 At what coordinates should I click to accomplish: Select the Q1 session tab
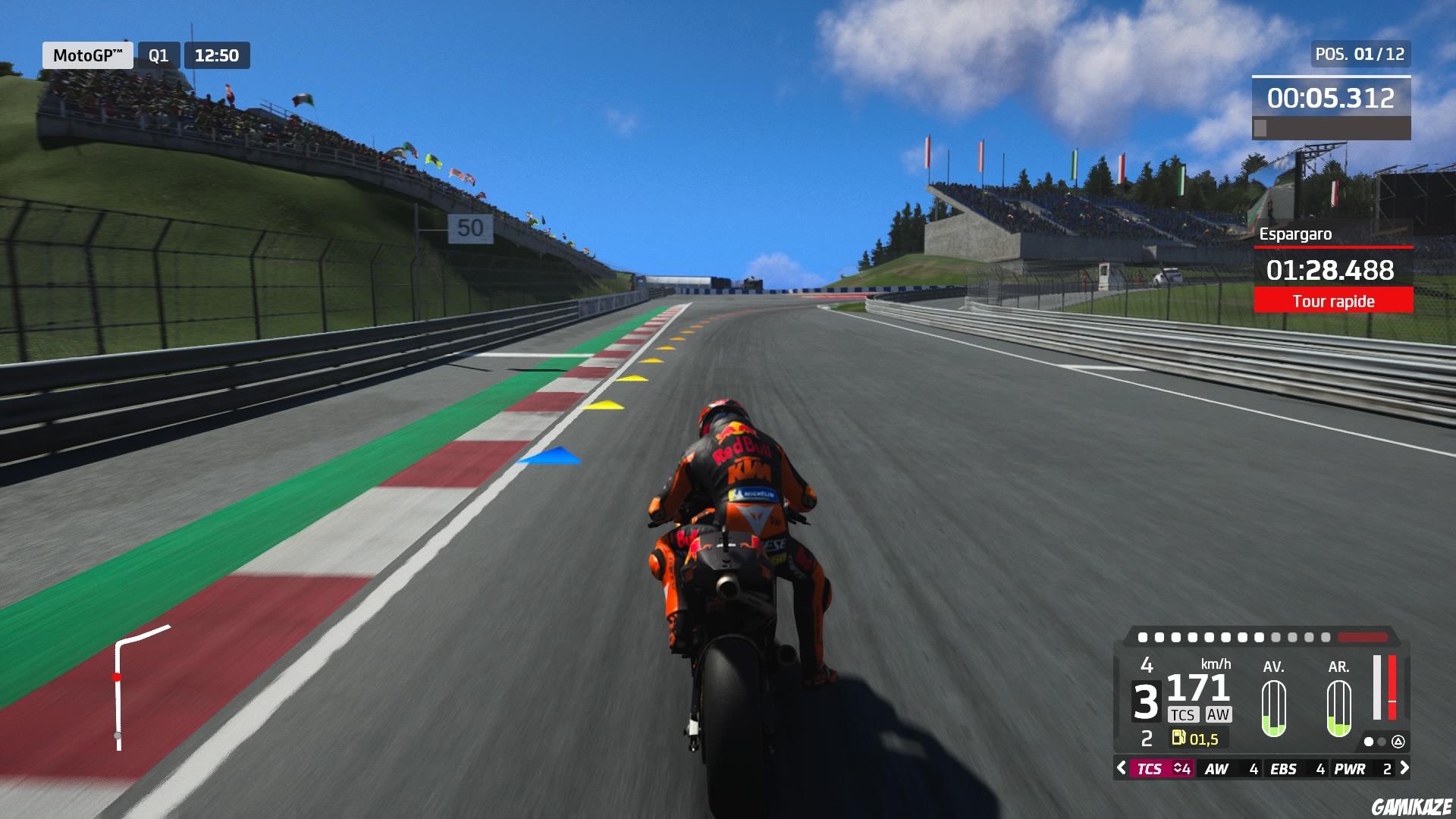coord(159,55)
